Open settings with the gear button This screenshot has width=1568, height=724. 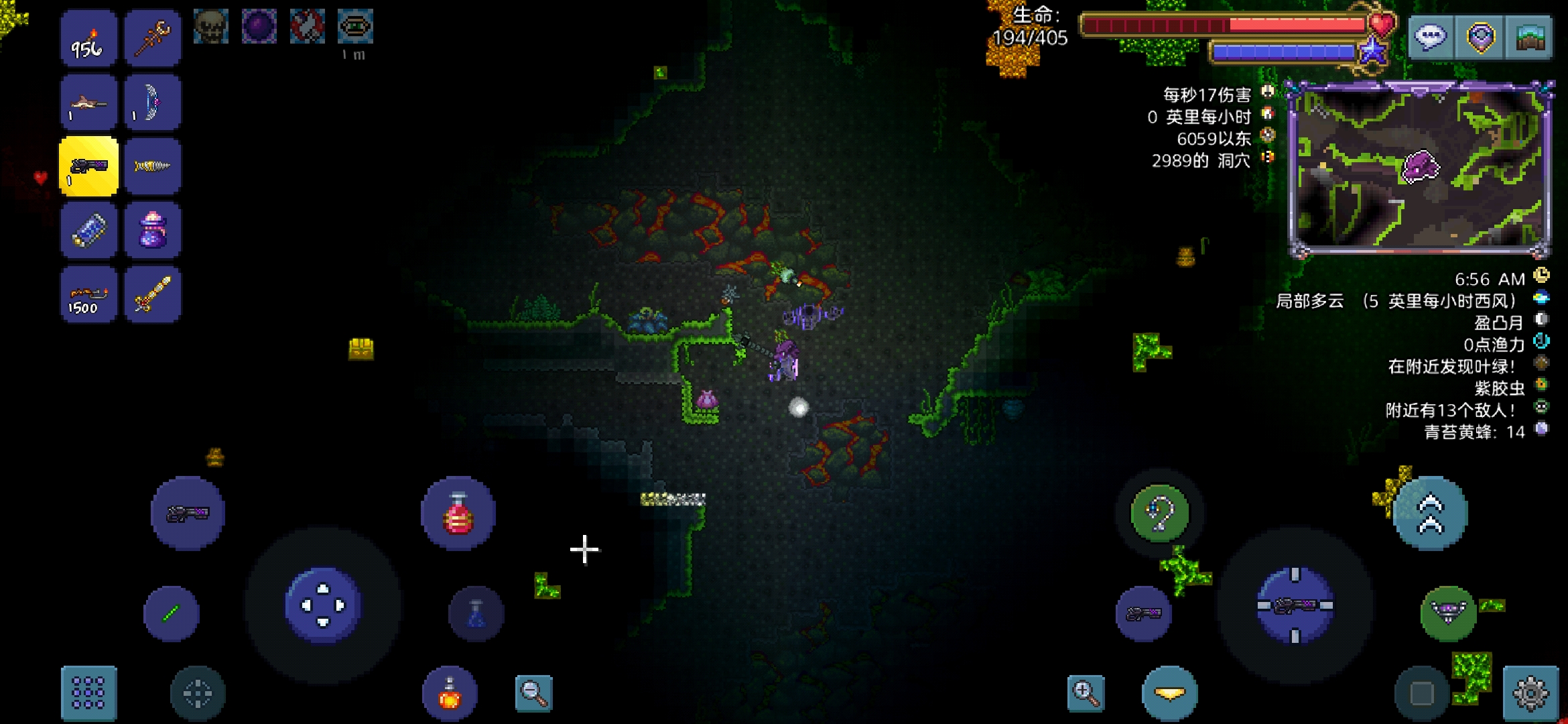tap(1530, 693)
